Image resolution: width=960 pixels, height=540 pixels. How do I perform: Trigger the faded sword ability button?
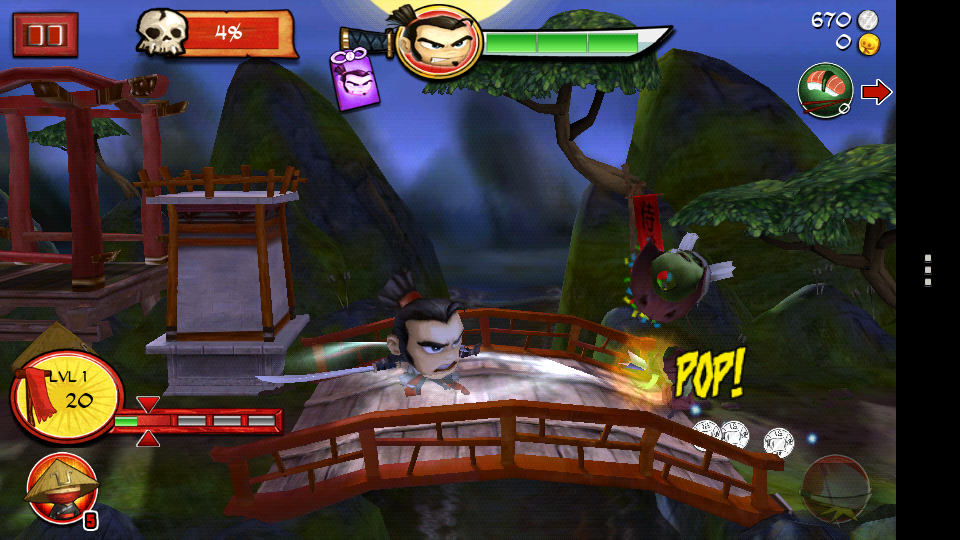835,489
